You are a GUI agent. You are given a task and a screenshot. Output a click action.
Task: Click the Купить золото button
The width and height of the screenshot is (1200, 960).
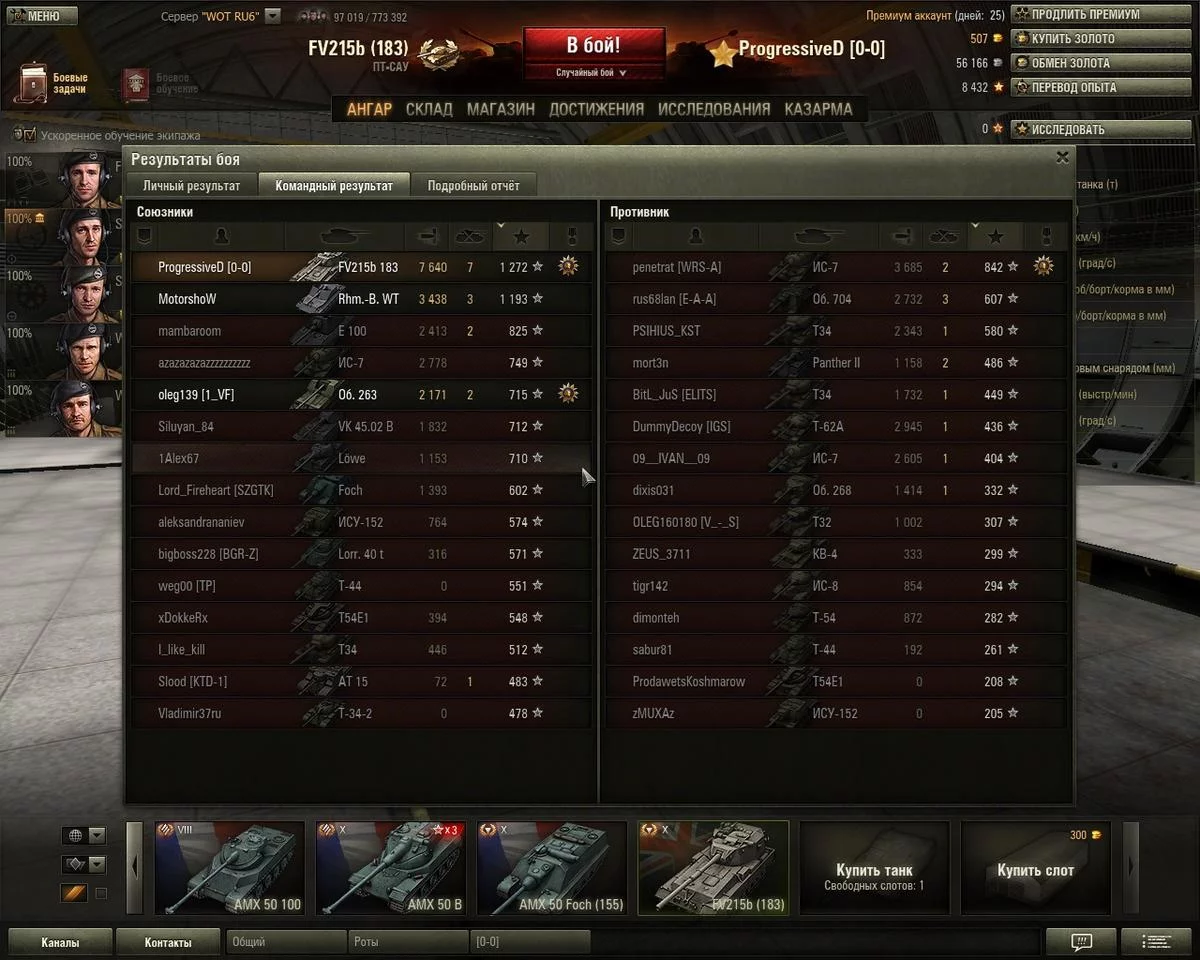coord(1072,39)
